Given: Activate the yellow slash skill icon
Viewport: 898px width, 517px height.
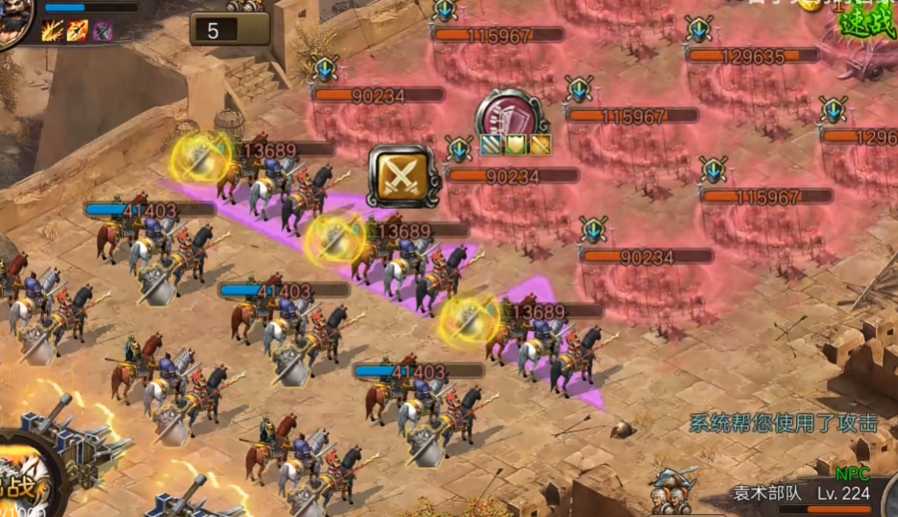Looking at the screenshot, I should (52, 31).
